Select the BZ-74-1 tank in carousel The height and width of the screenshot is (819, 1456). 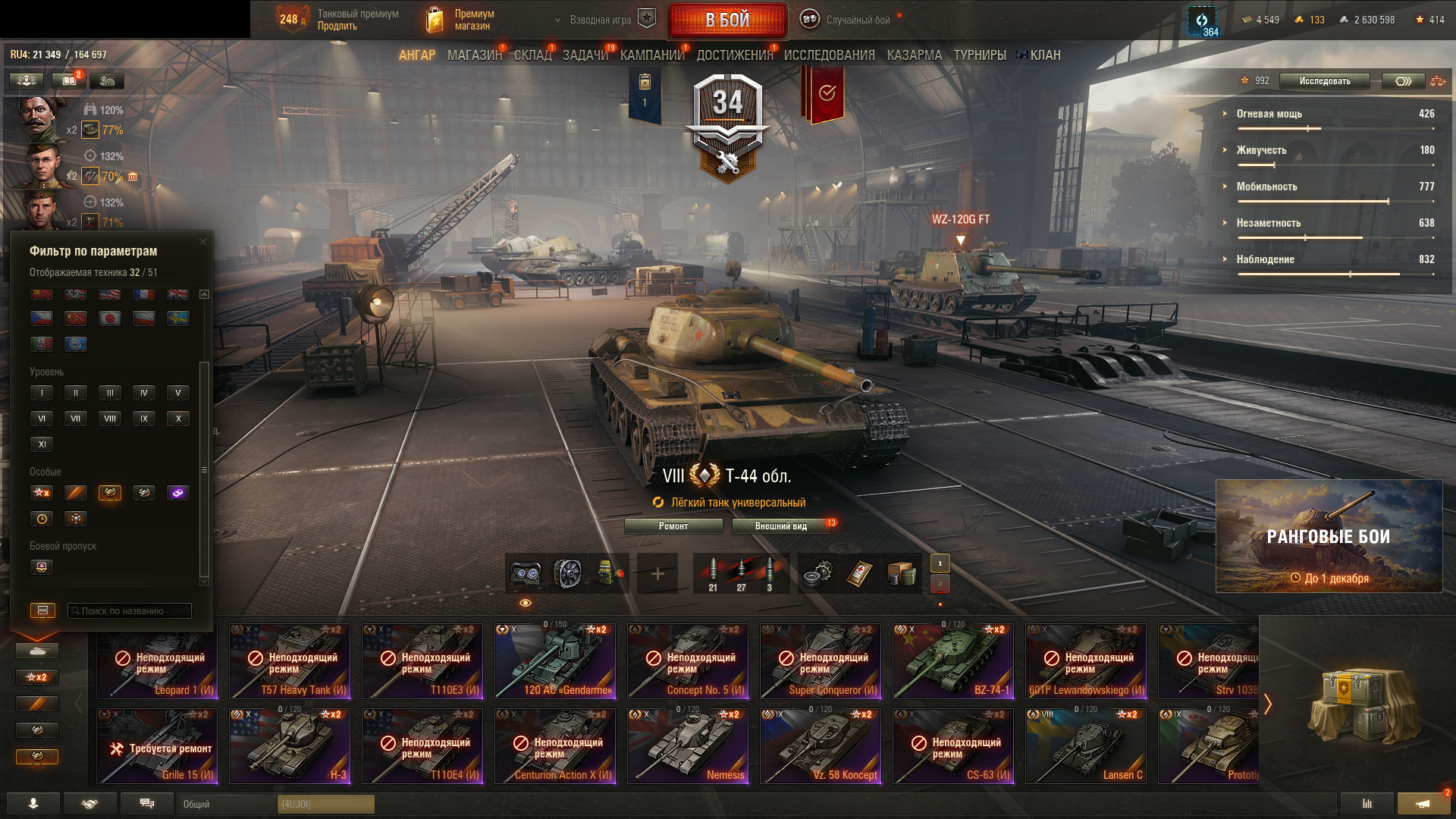[x=953, y=661]
